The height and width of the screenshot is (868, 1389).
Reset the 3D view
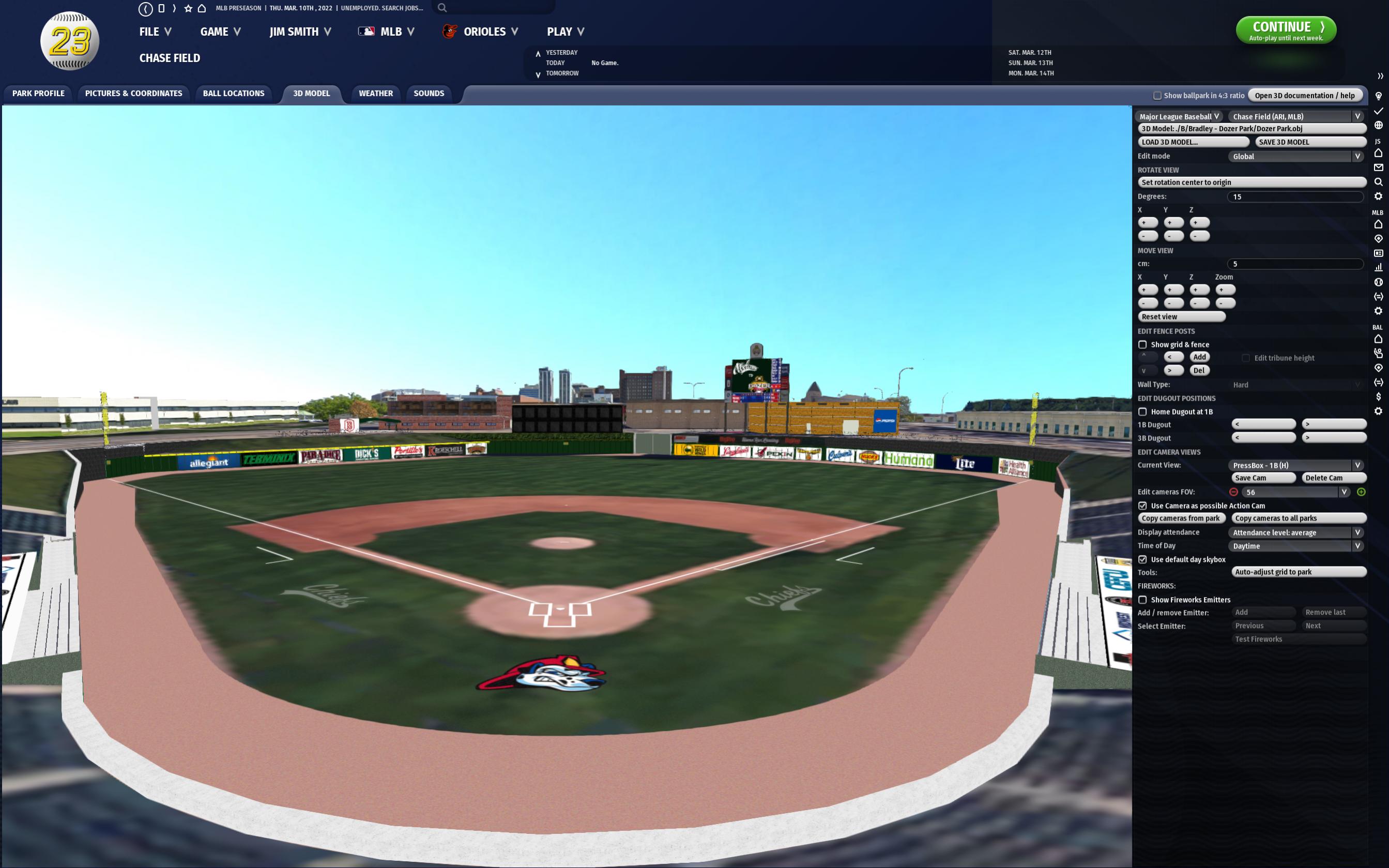tap(1181, 317)
